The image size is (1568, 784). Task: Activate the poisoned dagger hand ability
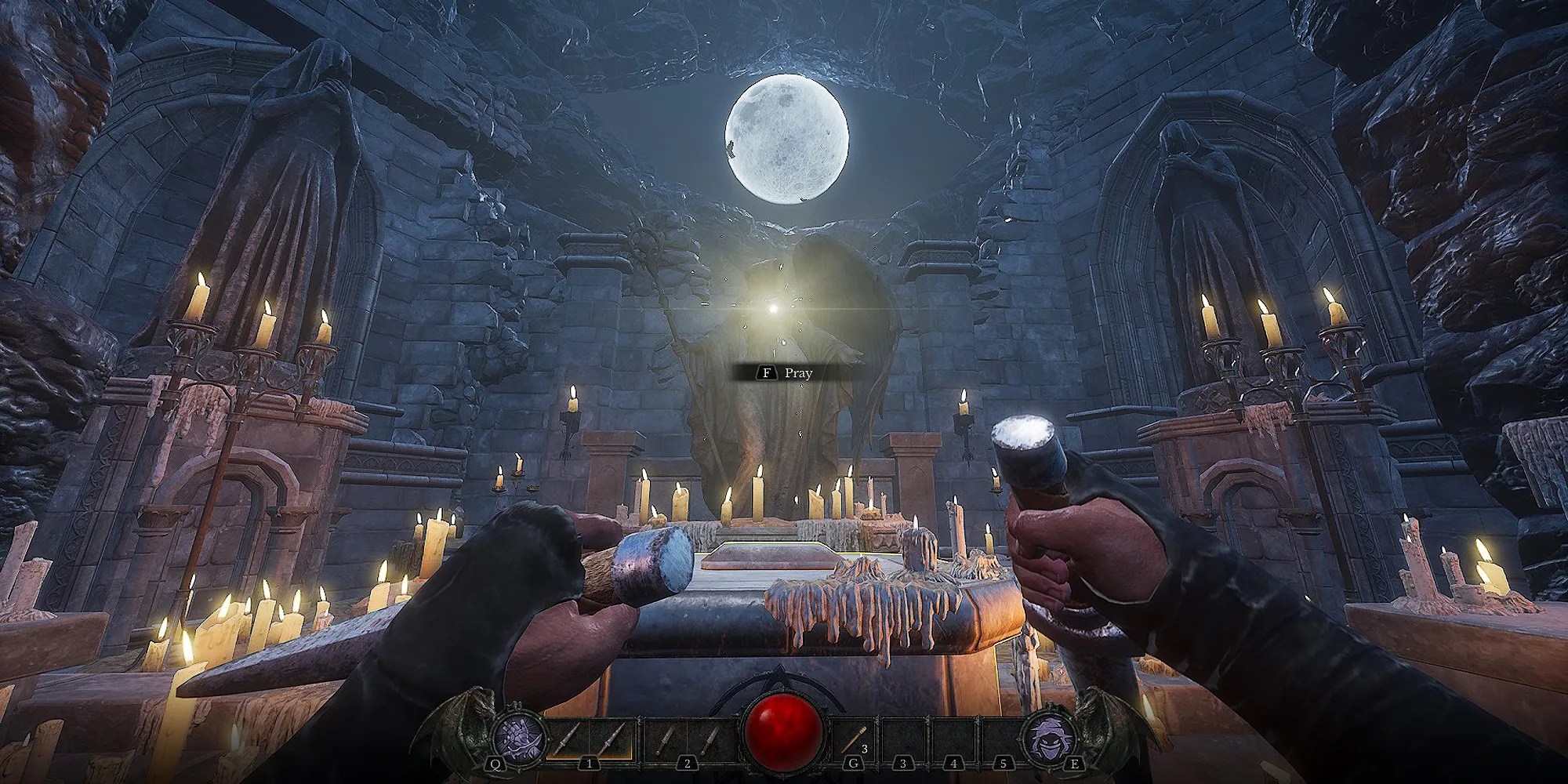coord(518,739)
